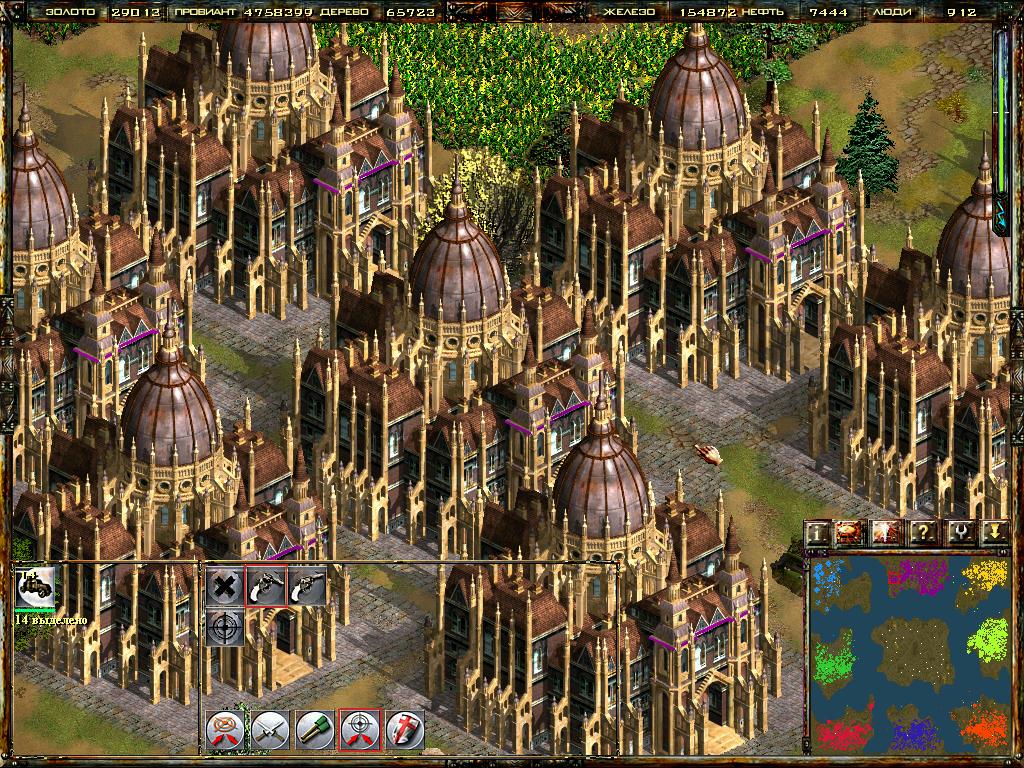Select the armored car unit group portrait
This screenshot has width=1024, height=768.
coord(36,588)
